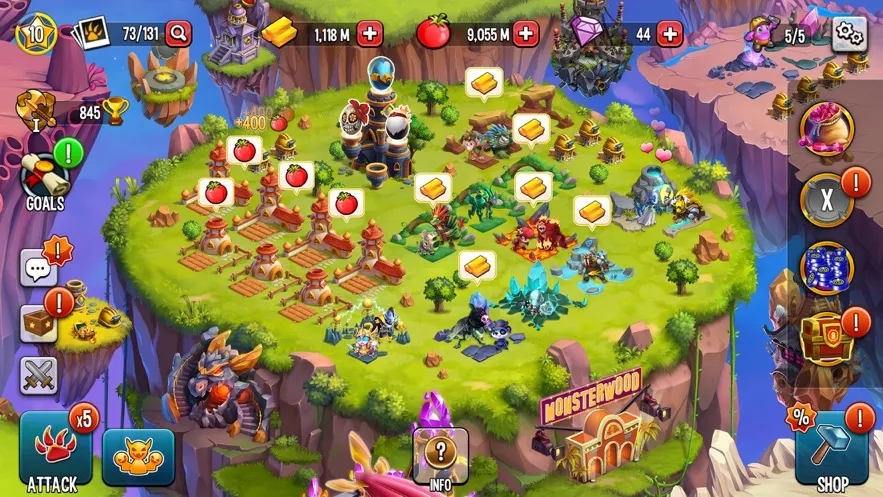883x497 pixels.
Task: View player level 10 profile star
Action: (x=36, y=32)
